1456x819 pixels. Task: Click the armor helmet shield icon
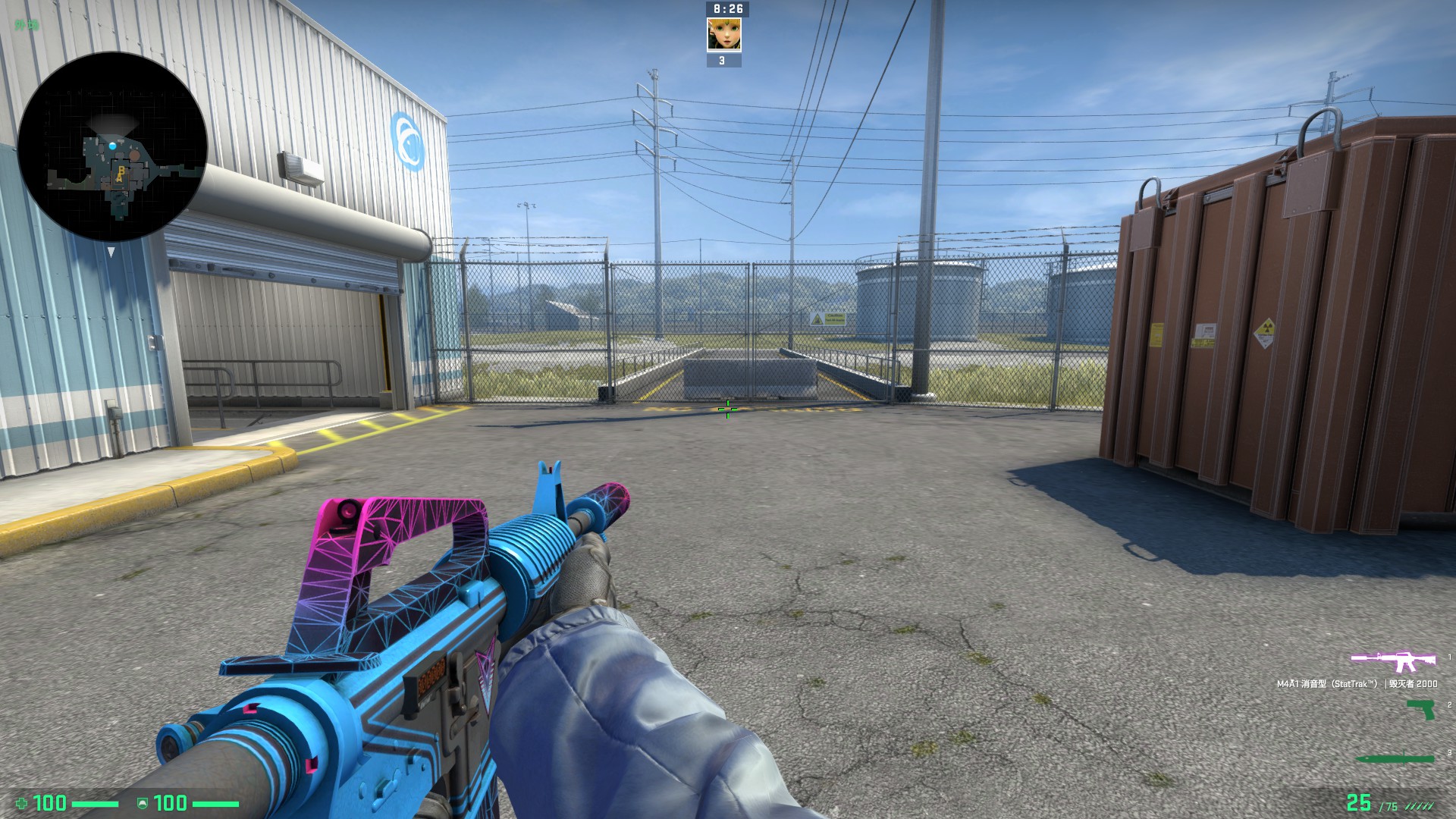143,803
